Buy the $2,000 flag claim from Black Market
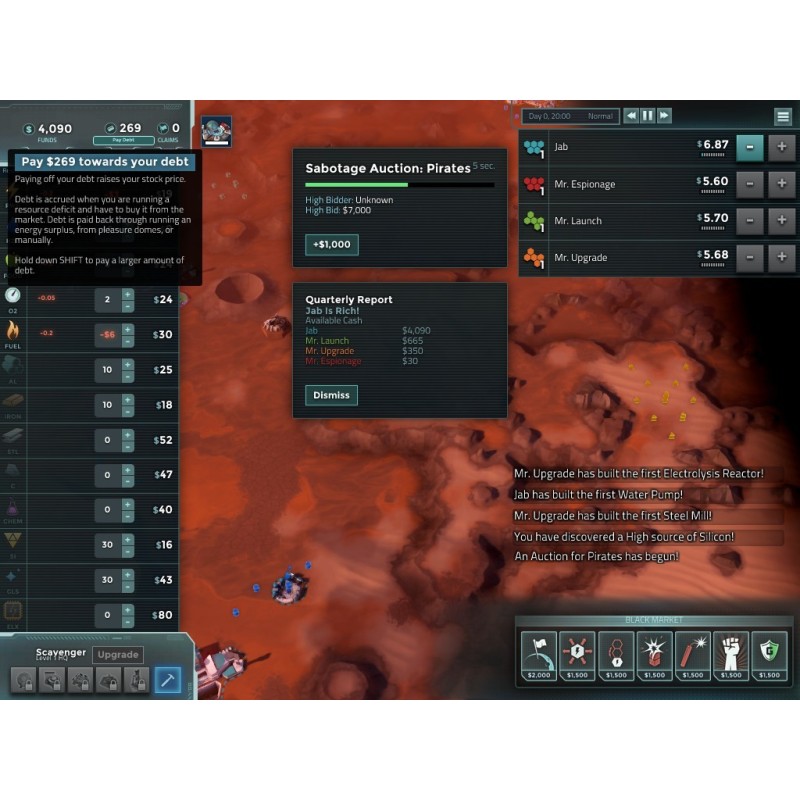The image size is (800, 800). point(539,657)
